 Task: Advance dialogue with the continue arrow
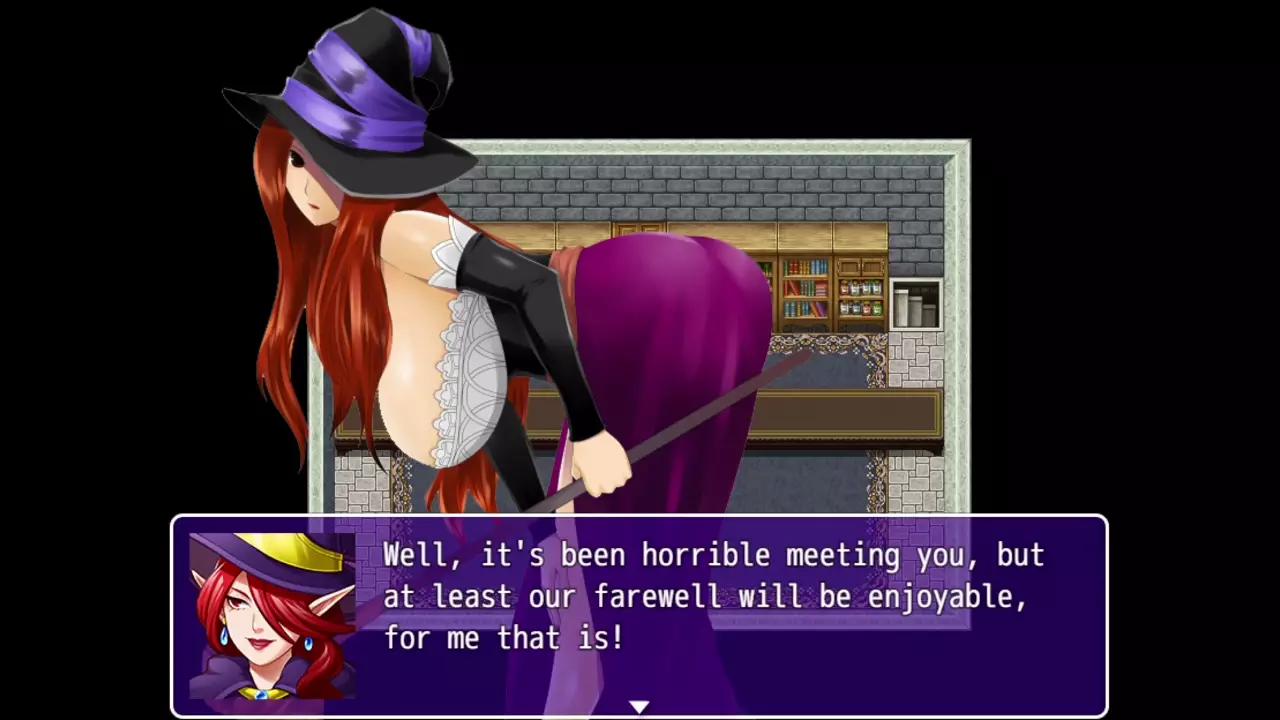[x=639, y=707]
